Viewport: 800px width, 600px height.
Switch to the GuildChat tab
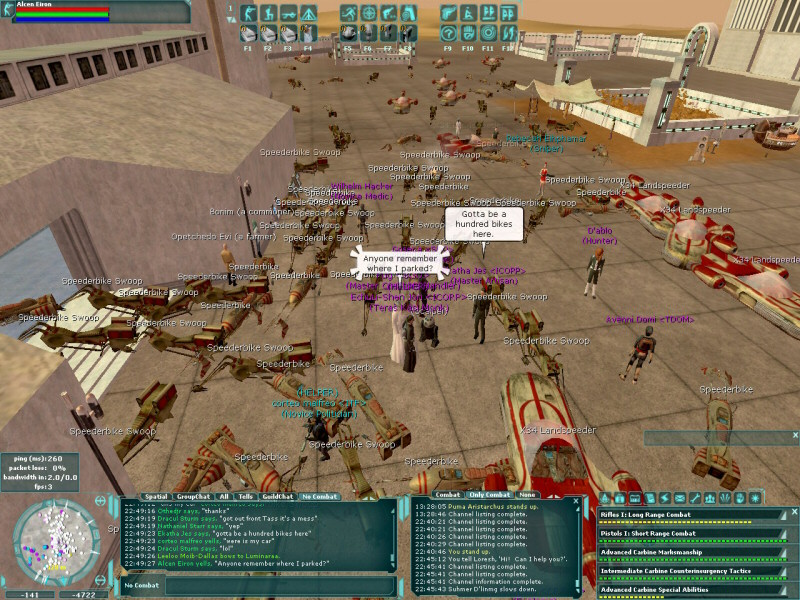click(277, 496)
